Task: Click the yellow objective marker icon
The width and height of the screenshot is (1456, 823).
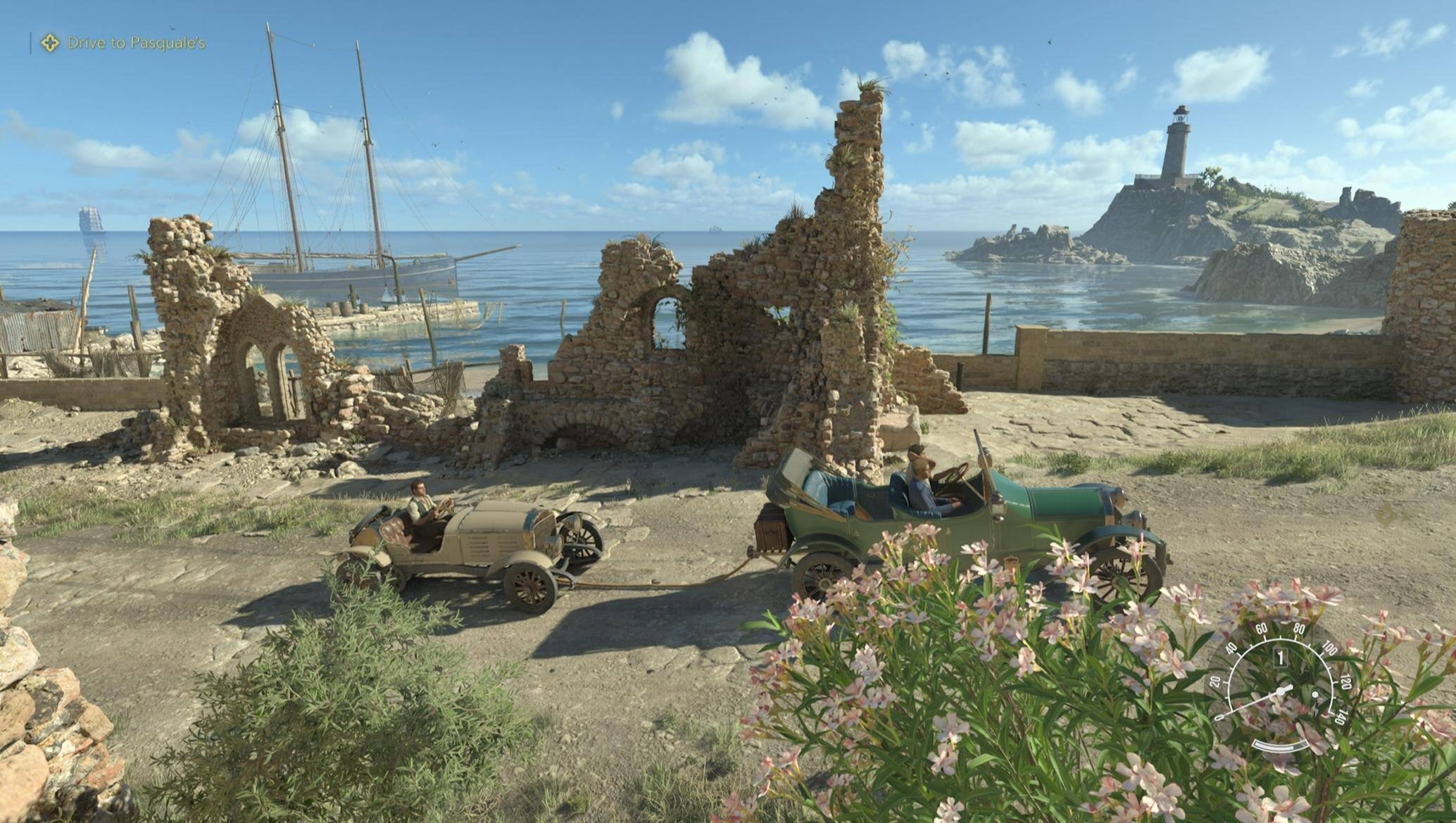Action: click(x=49, y=43)
